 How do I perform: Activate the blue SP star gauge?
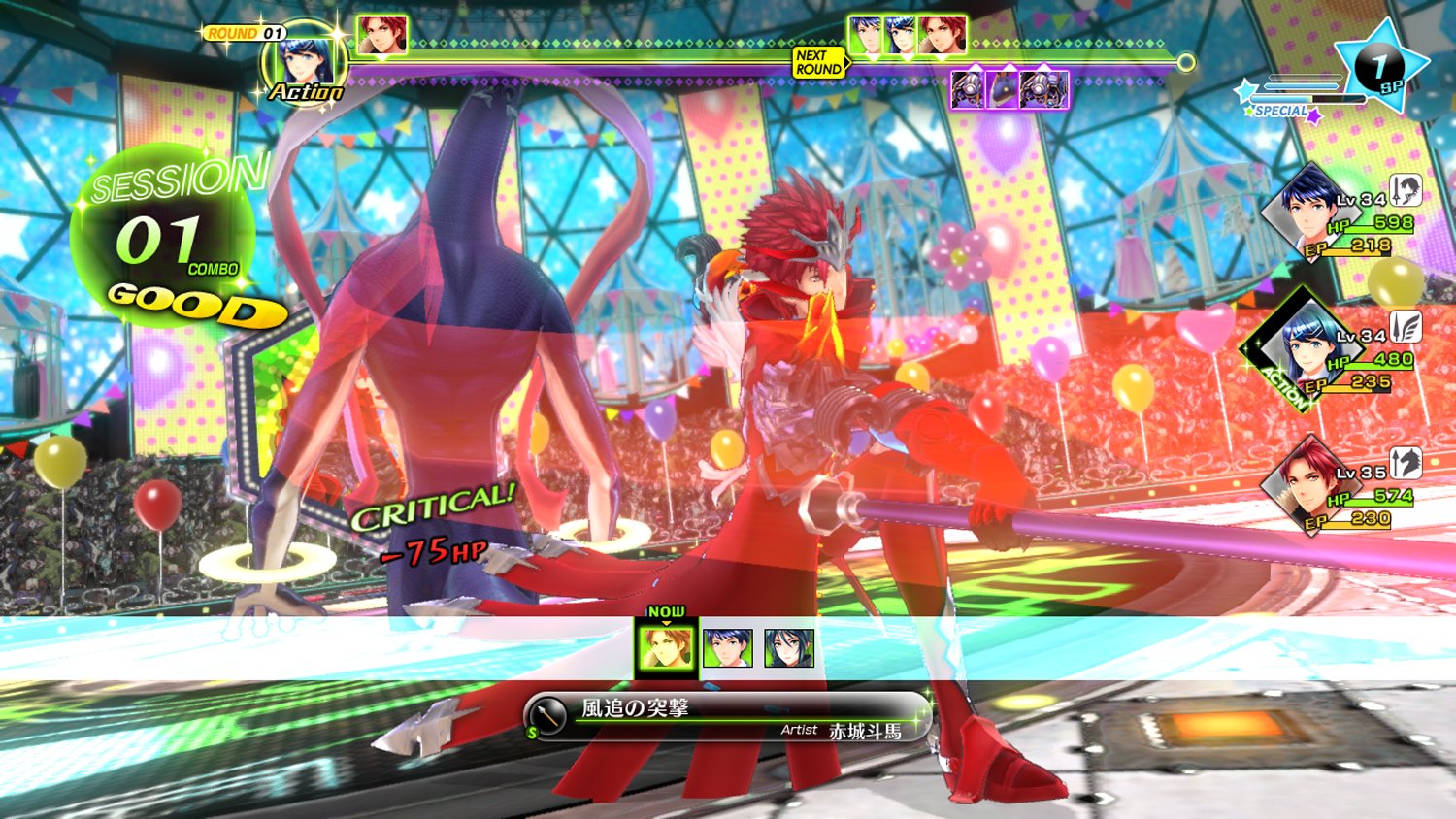point(1379,66)
